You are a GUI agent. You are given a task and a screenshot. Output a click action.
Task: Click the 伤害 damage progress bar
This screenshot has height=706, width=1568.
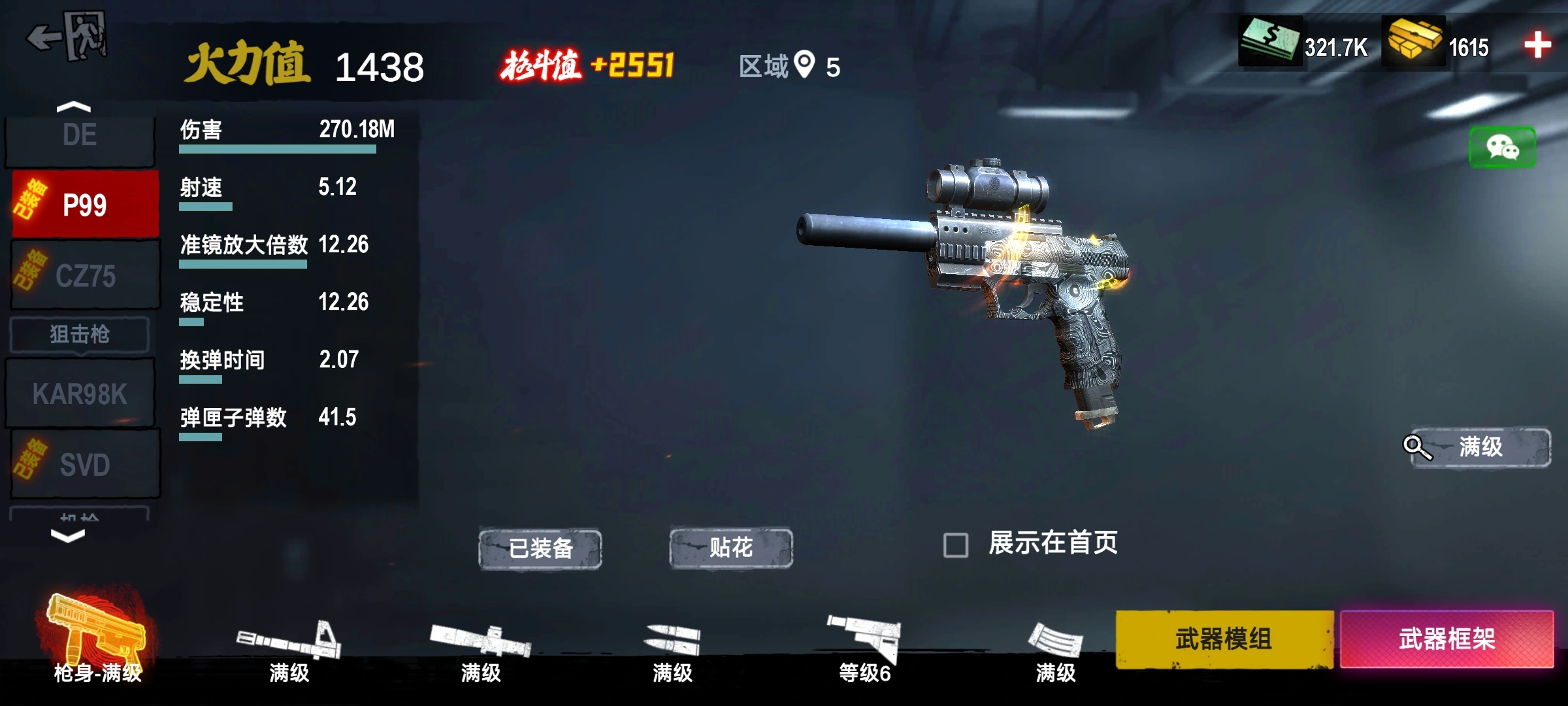pyautogui.click(x=278, y=148)
